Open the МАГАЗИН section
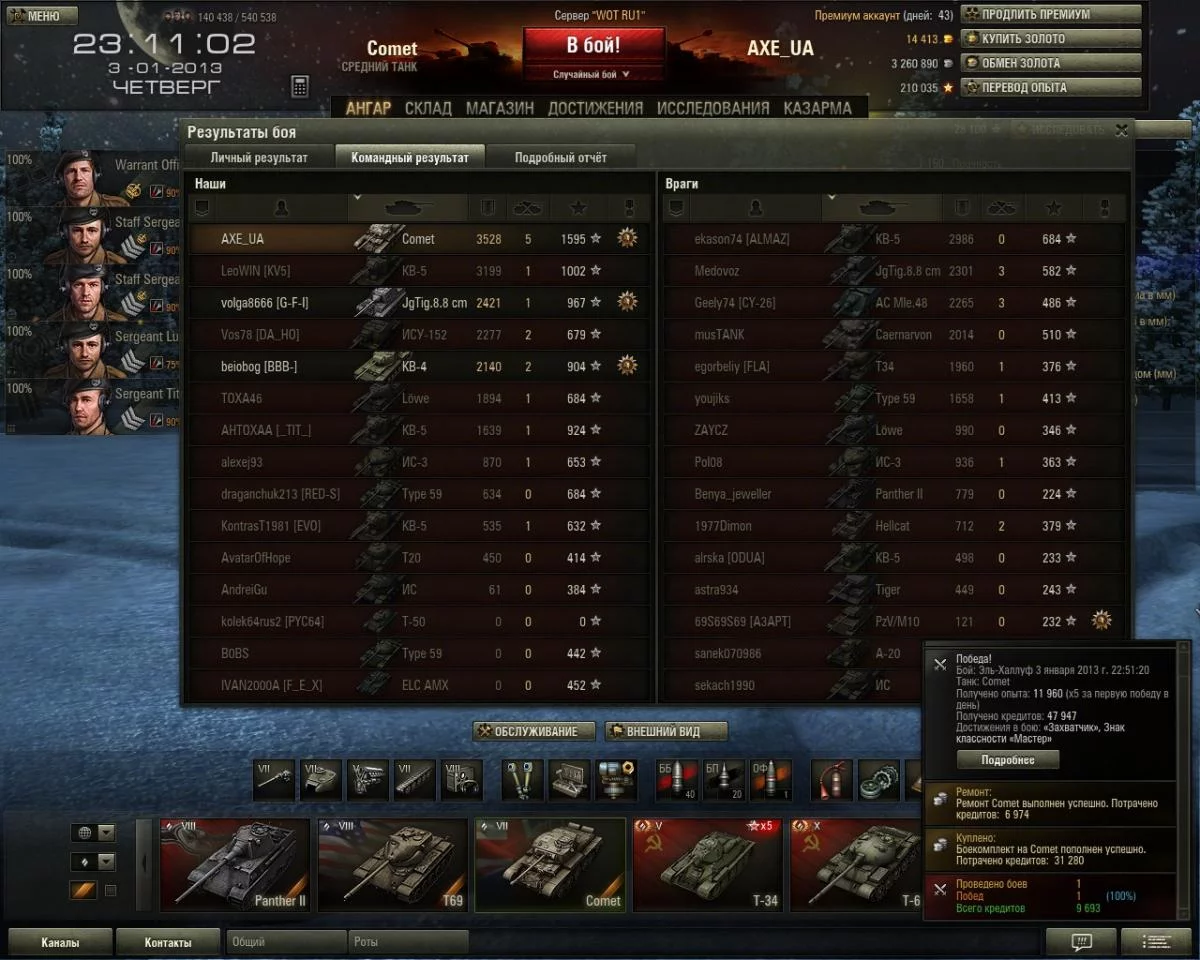This screenshot has width=1200, height=960. pyautogui.click(x=500, y=108)
